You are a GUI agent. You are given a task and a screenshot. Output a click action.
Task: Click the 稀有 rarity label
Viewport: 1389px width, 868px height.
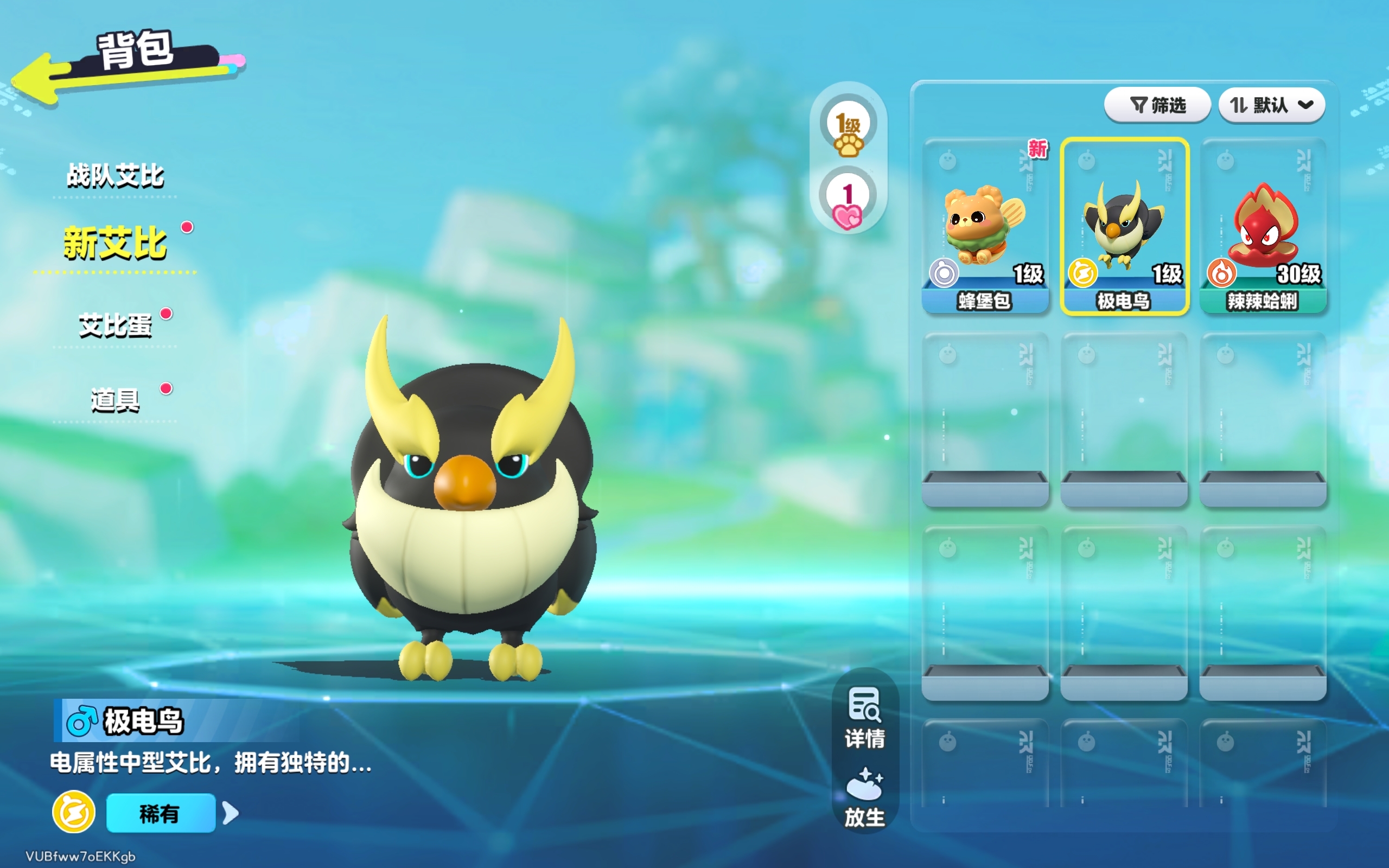pos(160,813)
